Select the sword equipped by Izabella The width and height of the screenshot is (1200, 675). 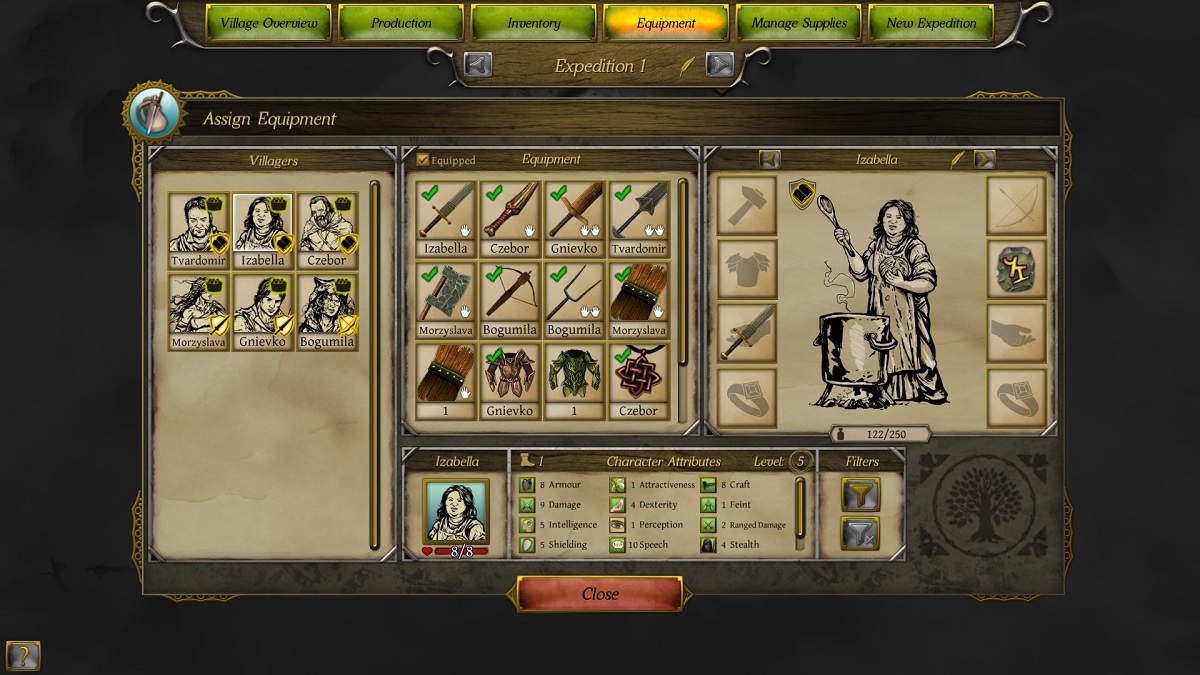(446, 212)
